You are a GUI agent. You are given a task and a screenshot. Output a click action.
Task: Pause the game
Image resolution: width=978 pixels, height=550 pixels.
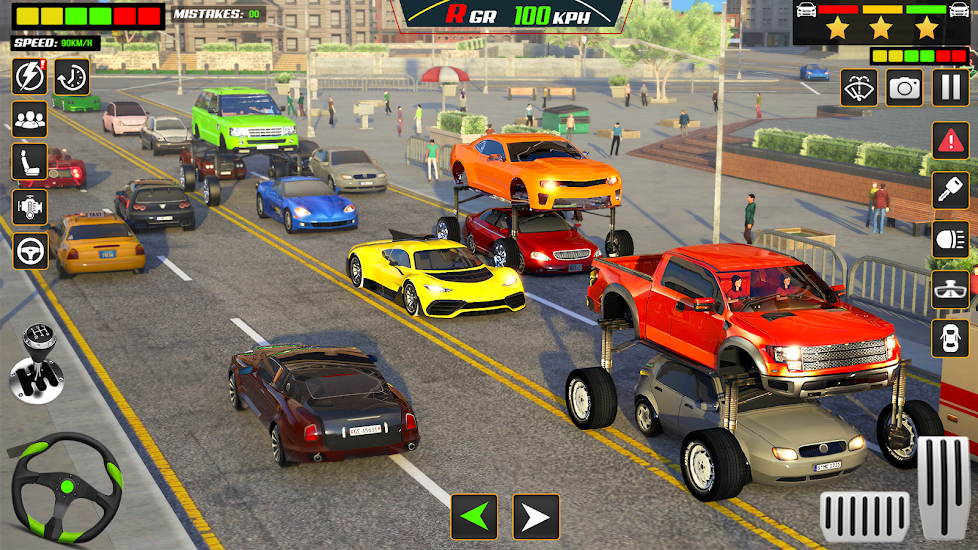pyautogui.click(x=950, y=88)
